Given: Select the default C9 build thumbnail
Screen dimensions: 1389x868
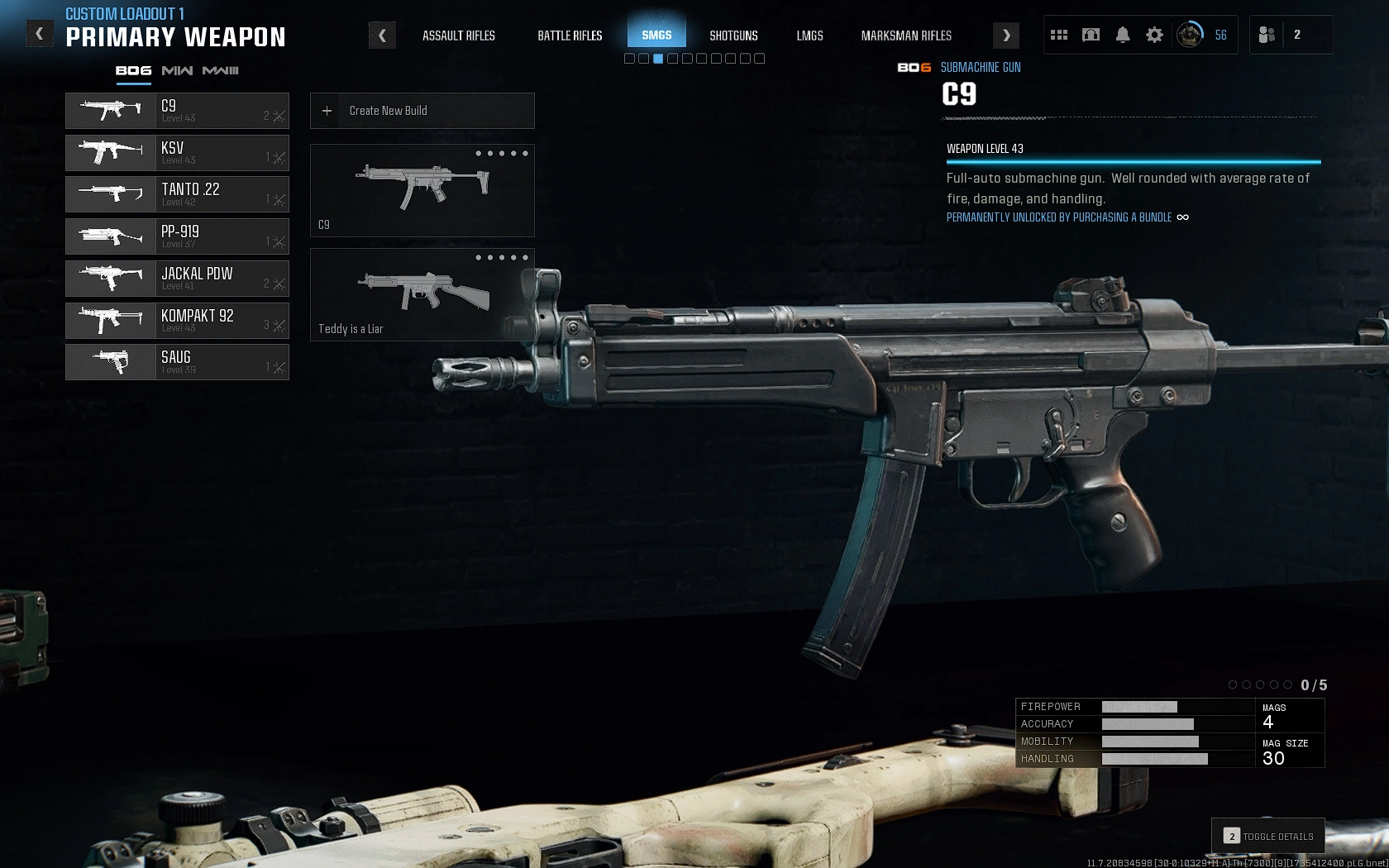Looking at the screenshot, I should (422, 190).
